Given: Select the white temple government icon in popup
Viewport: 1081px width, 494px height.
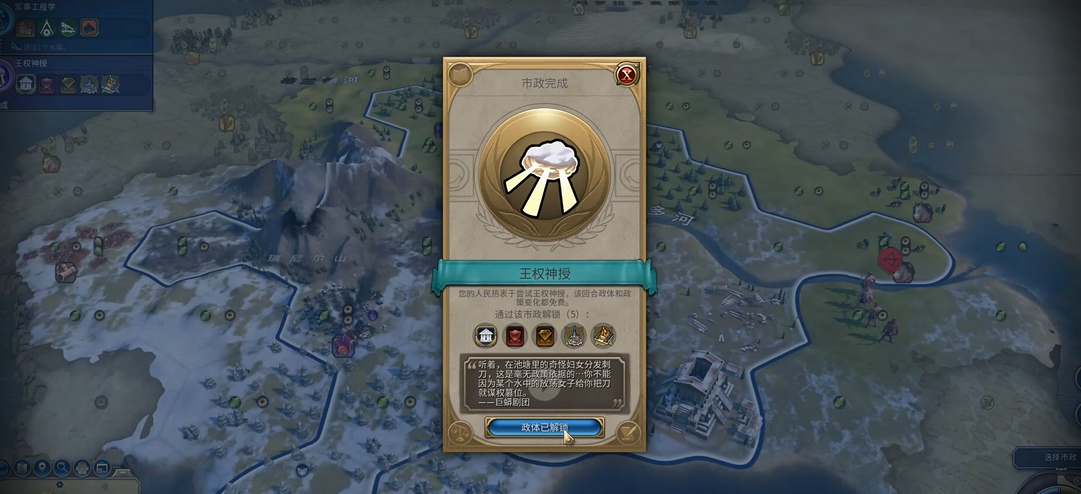Looking at the screenshot, I should (487, 336).
